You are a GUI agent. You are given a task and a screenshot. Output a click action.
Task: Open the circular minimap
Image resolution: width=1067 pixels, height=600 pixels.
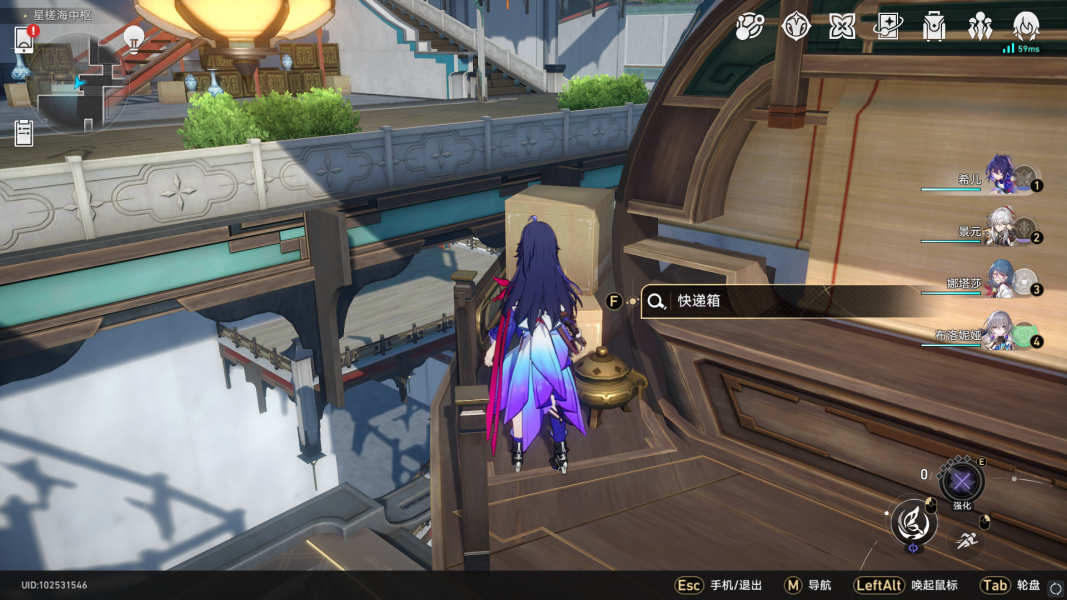click(80, 84)
